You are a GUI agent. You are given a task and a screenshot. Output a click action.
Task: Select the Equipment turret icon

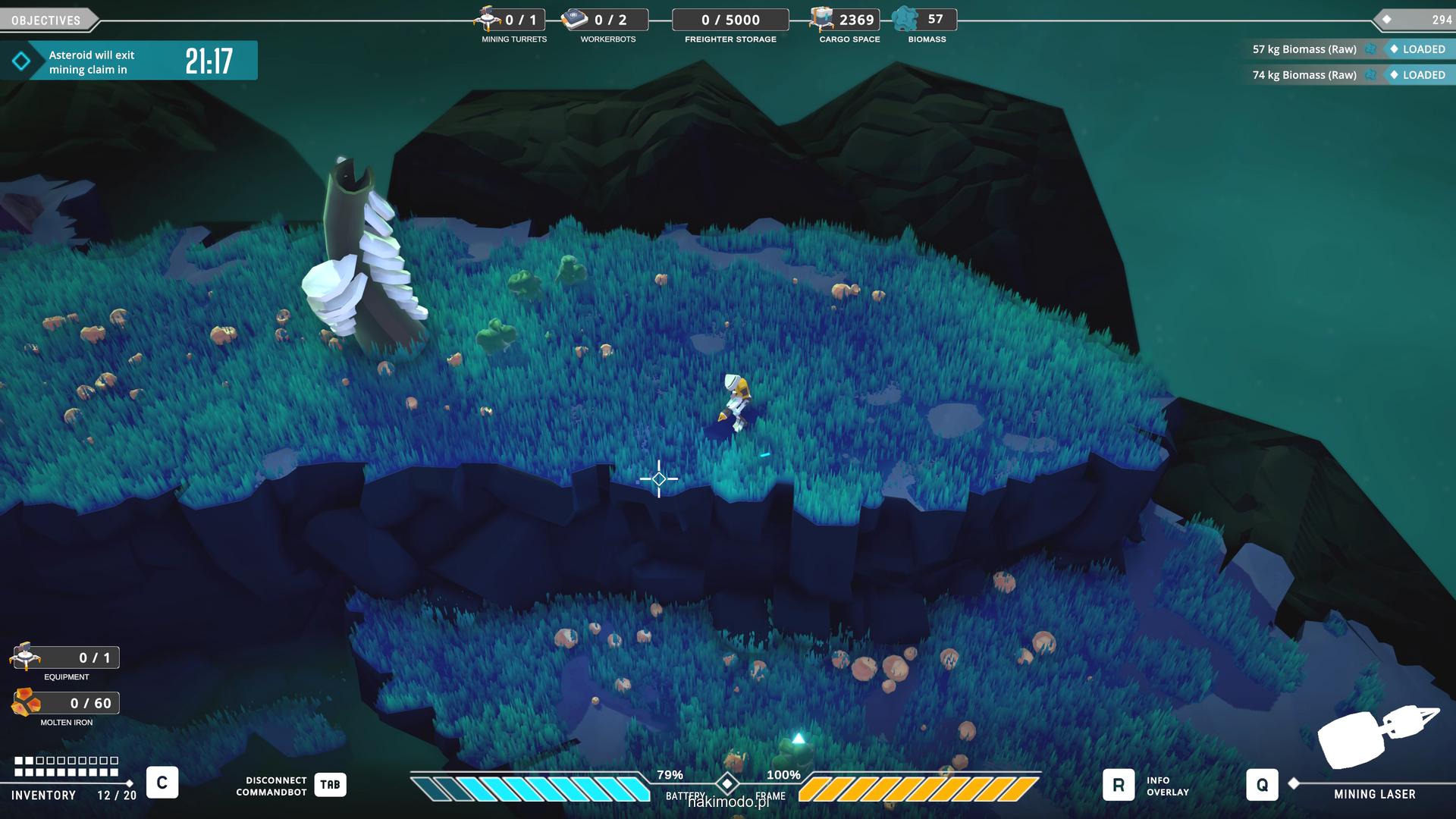pyautogui.click(x=25, y=656)
